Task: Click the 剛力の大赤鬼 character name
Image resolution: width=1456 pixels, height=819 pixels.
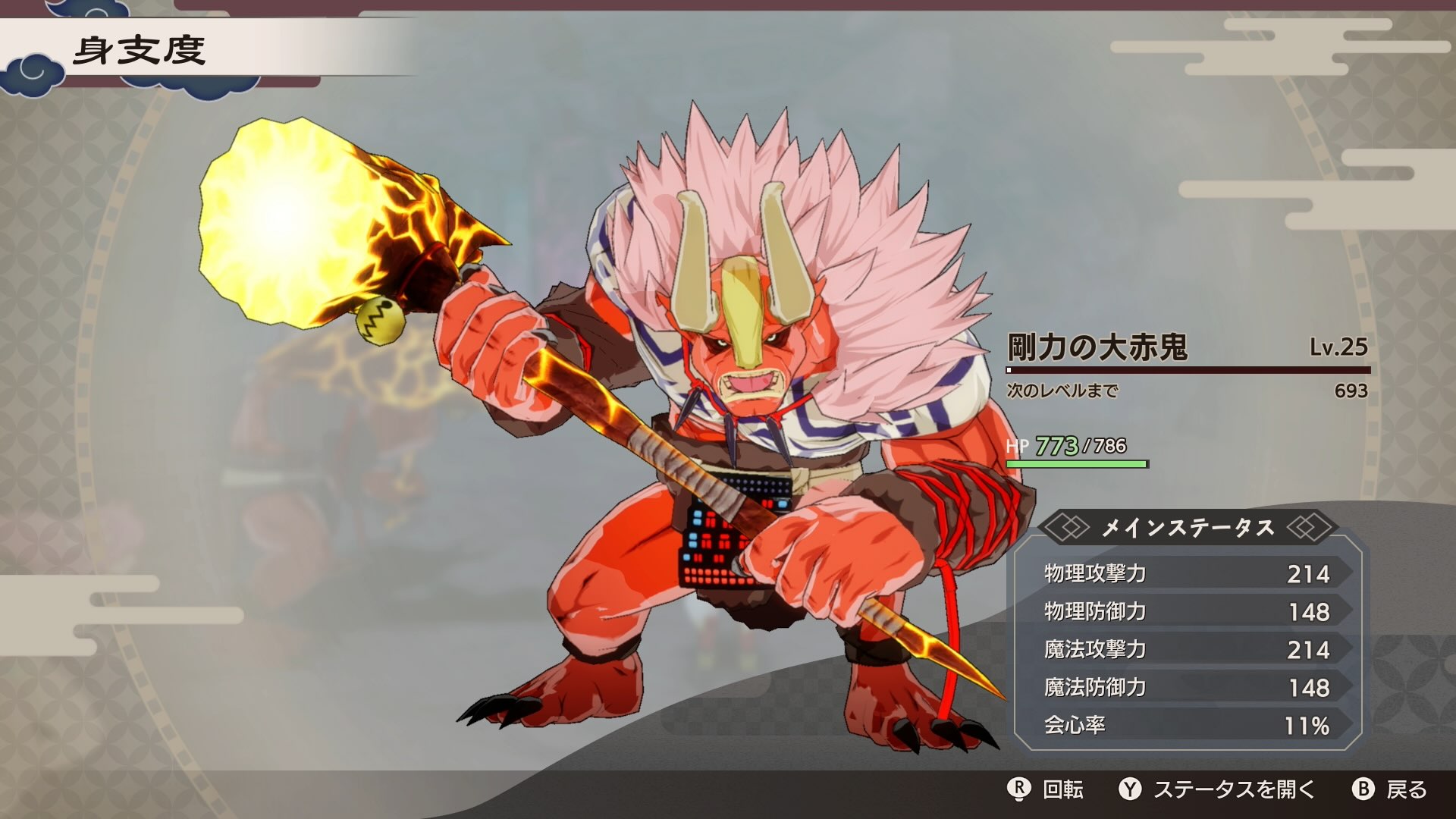Action: point(1100,347)
